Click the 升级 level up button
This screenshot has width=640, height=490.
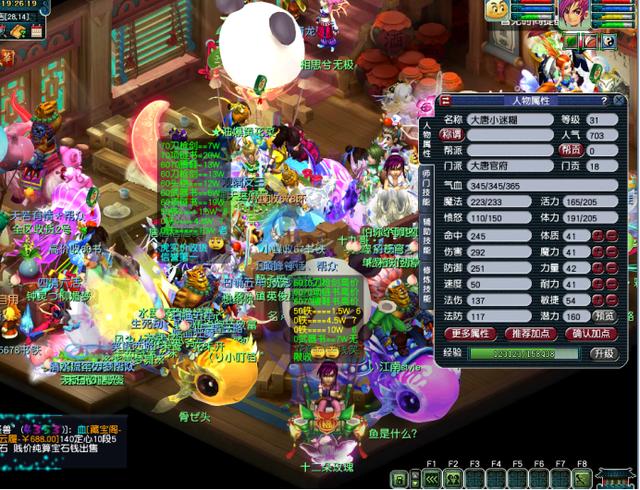tap(603, 353)
